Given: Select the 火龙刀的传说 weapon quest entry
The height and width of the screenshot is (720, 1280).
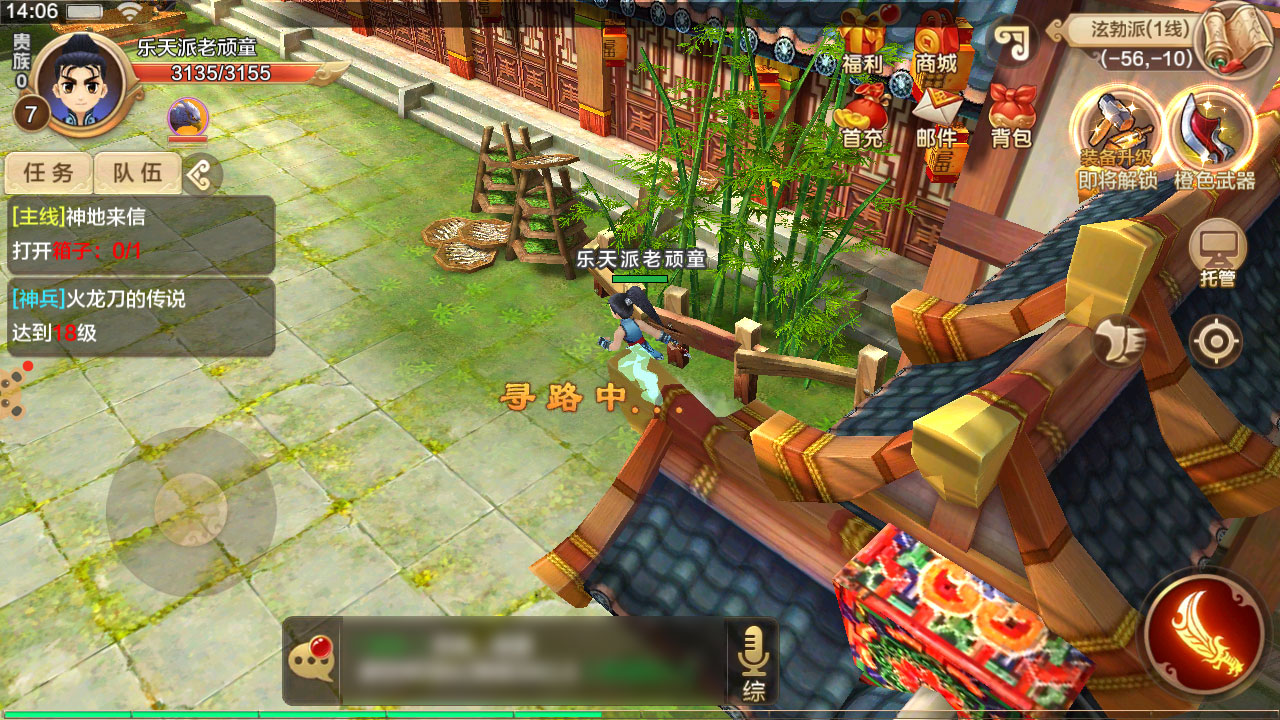Looking at the screenshot, I should [138, 316].
